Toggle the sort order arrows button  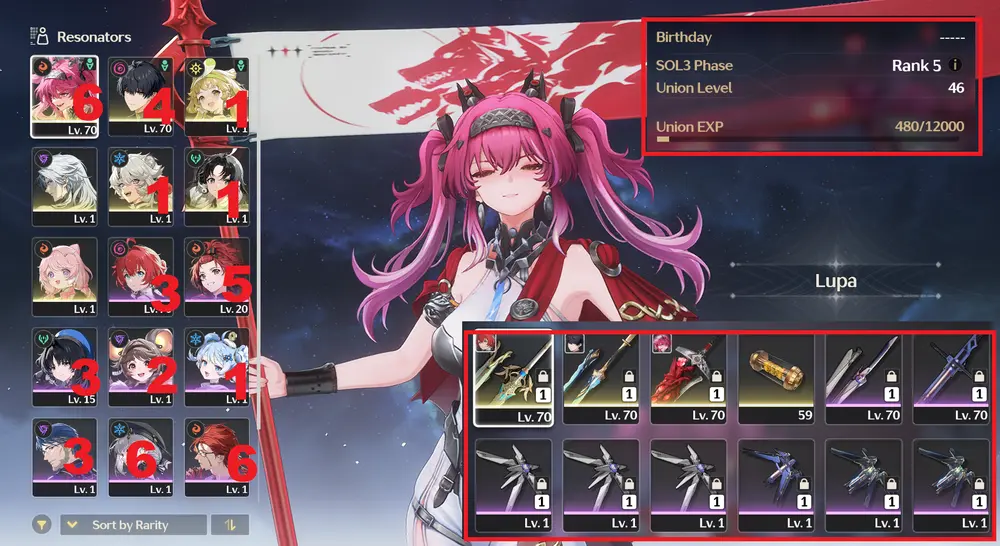tap(230, 525)
